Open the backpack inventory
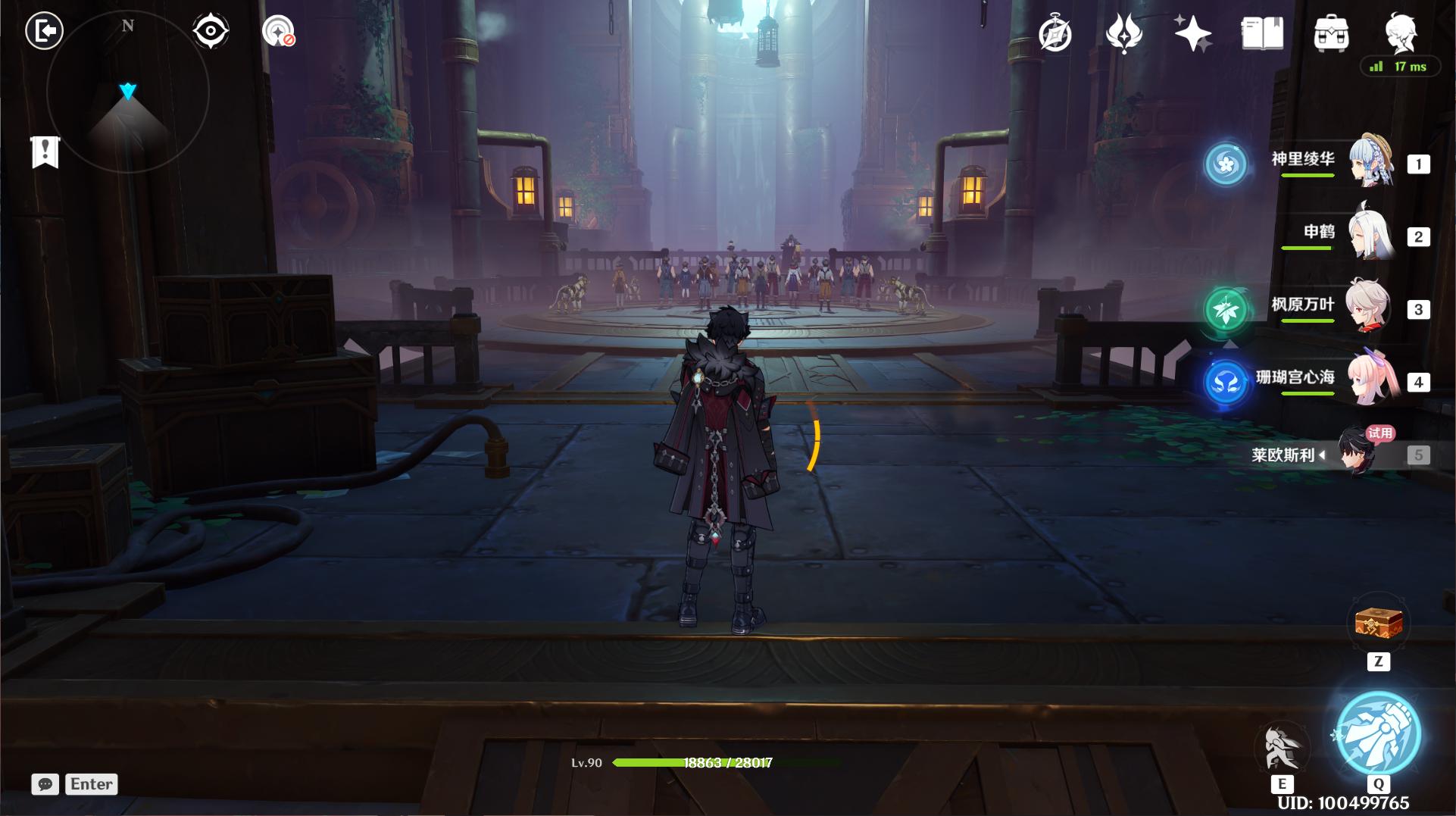Screen dimensions: 1456x816 click(x=1331, y=34)
